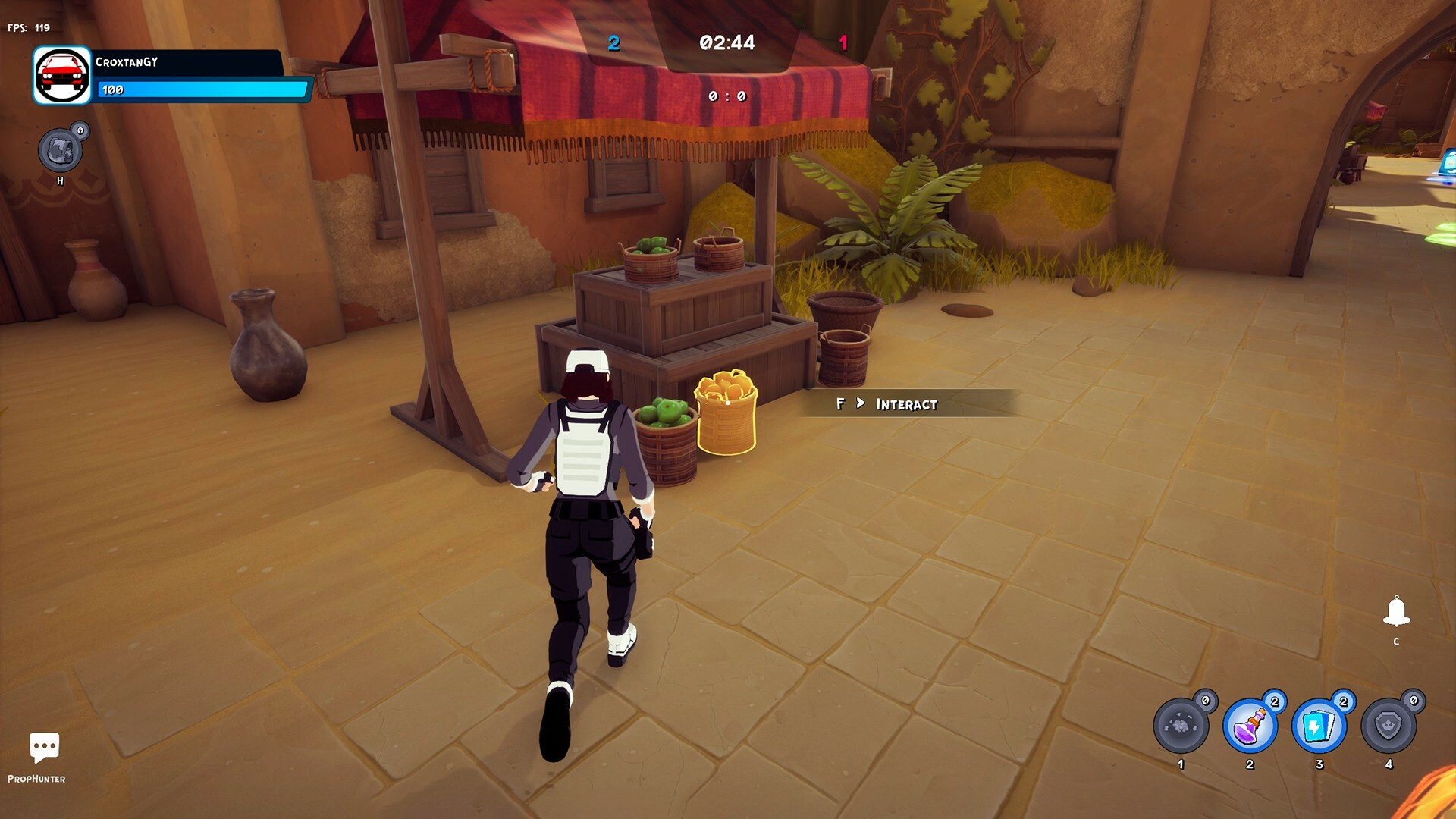The height and width of the screenshot is (819, 1456).
Task: Select the lightning cards in hotbar slot 3
Action: [1319, 726]
